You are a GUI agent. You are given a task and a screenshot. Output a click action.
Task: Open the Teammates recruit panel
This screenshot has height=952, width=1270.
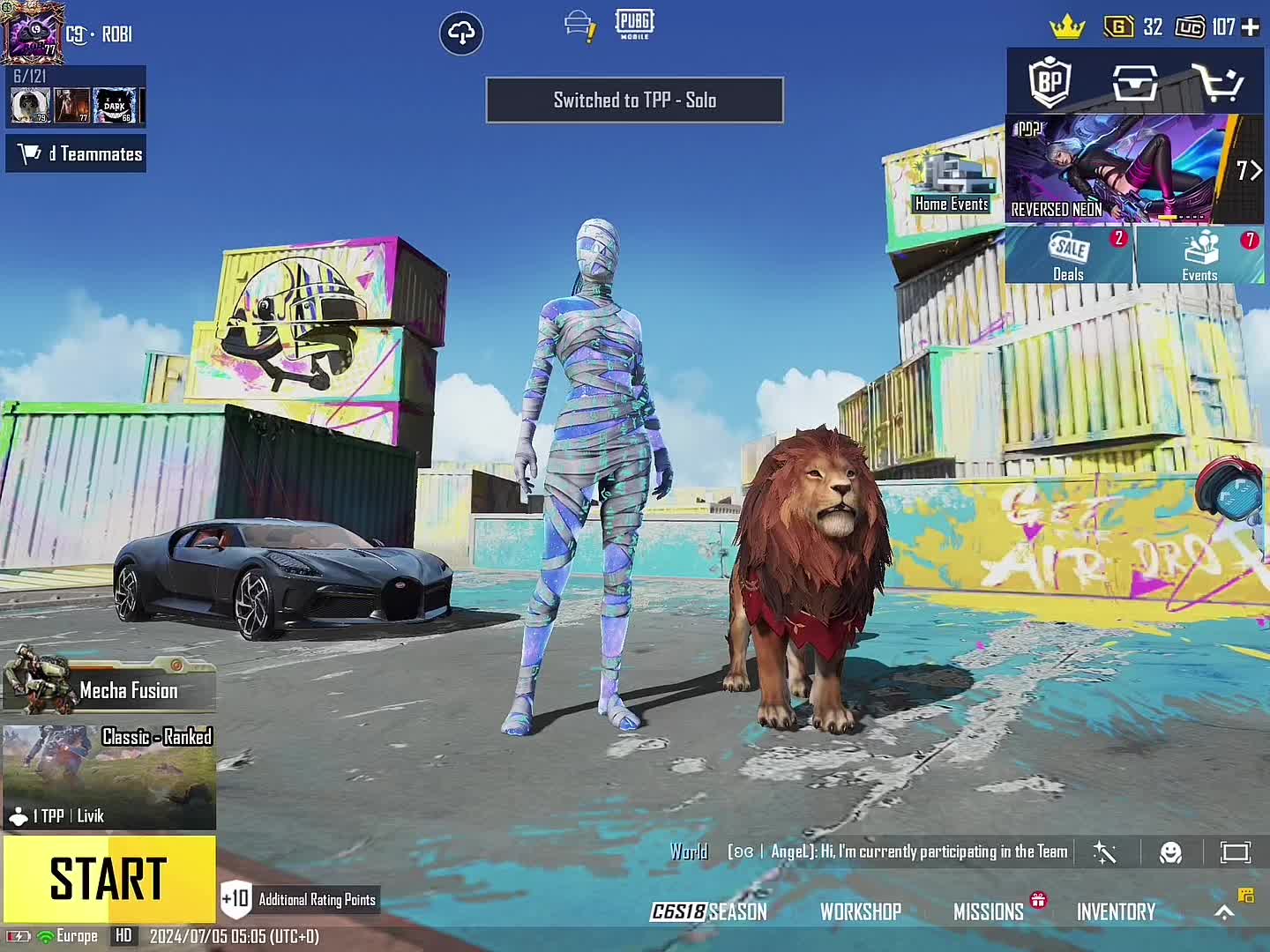click(x=77, y=154)
